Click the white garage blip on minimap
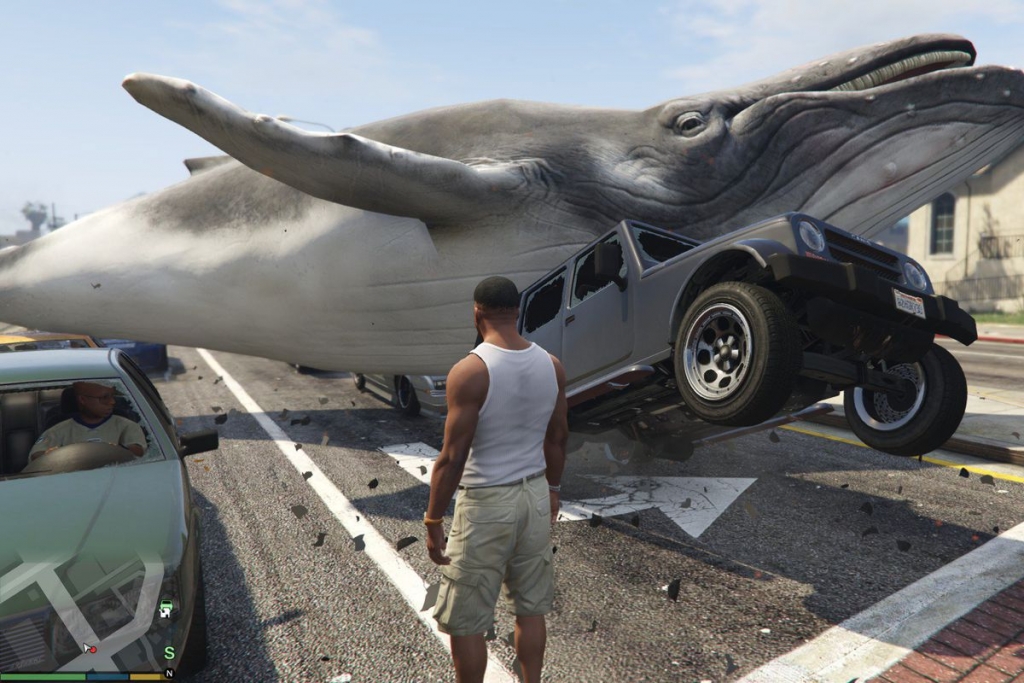This screenshot has width=1024, height=683. 164,613
